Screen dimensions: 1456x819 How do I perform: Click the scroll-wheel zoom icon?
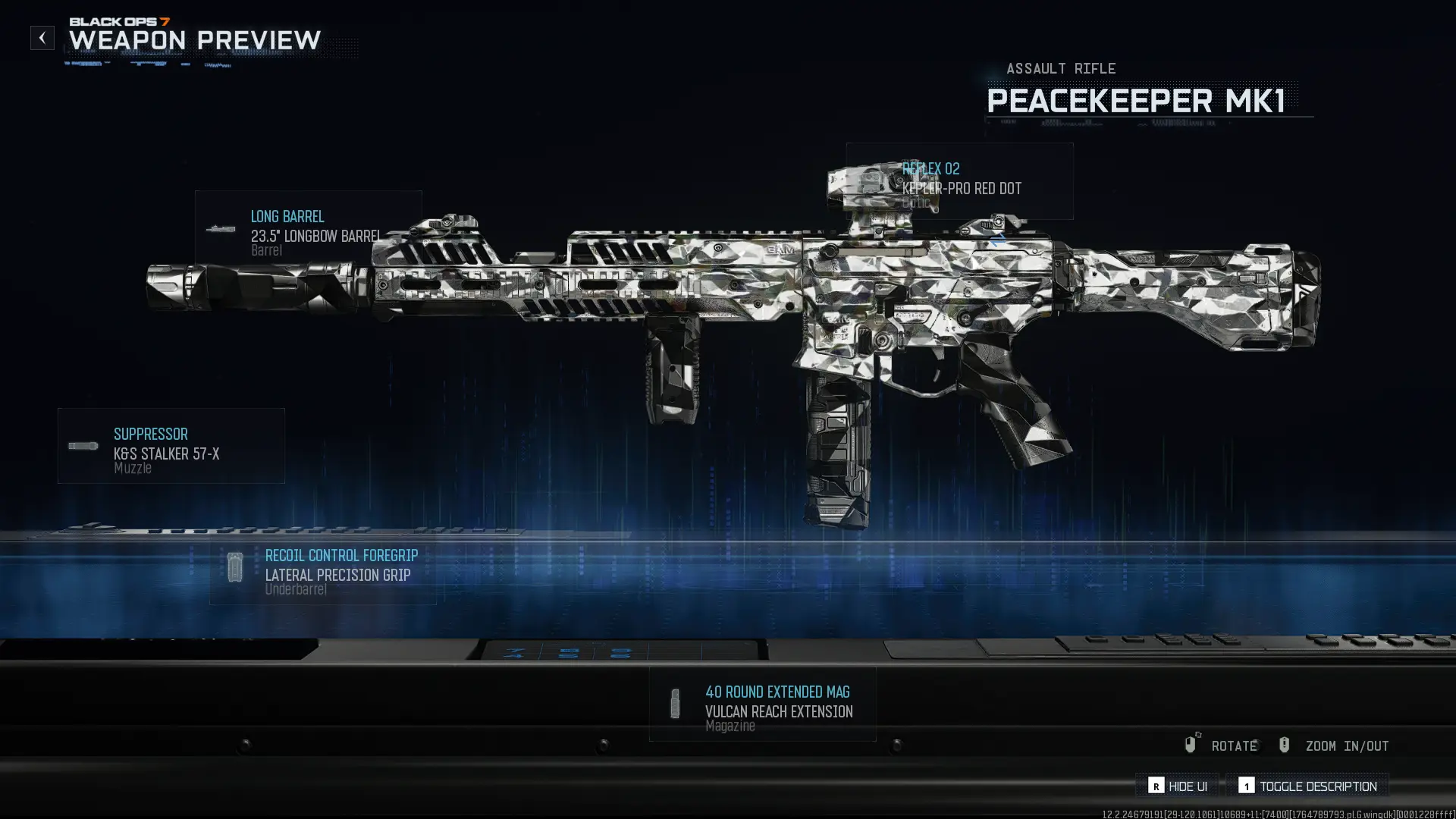[x=1285, y=745]
